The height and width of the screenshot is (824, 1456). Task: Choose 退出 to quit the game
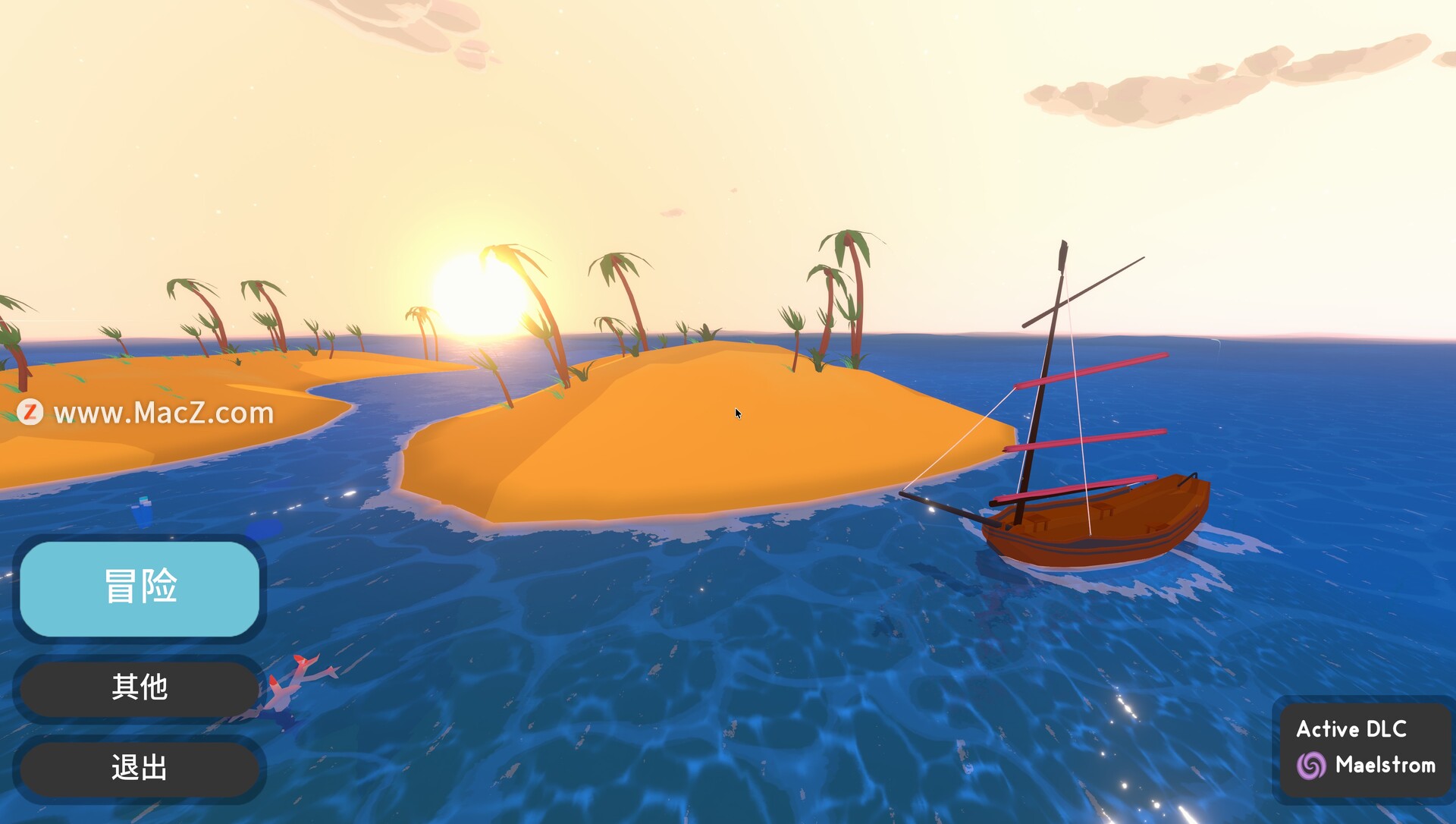tap(140, 768)
